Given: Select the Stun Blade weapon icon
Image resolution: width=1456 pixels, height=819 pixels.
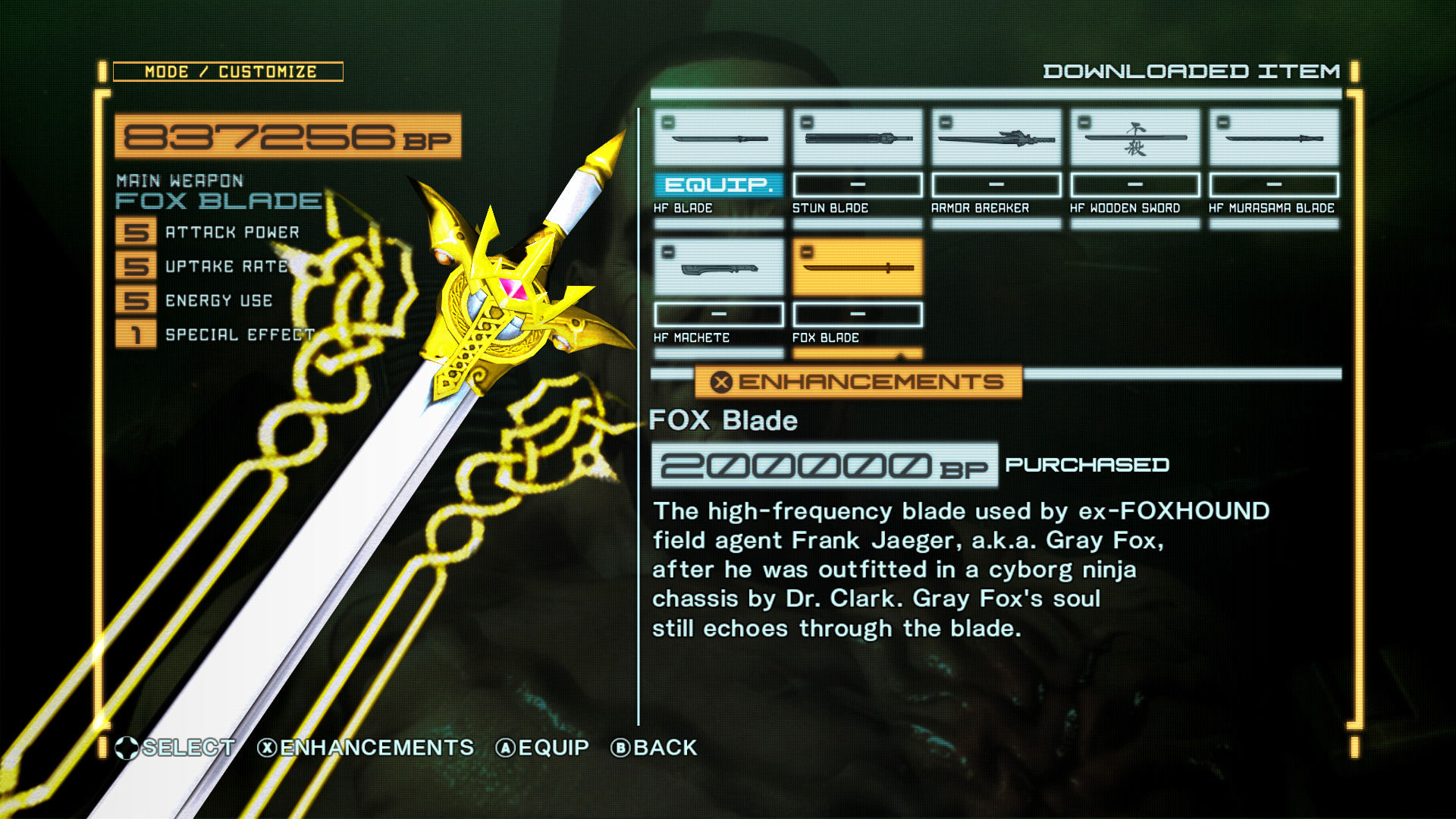Looking at the screenshot, I should click(x=857, y=138).
